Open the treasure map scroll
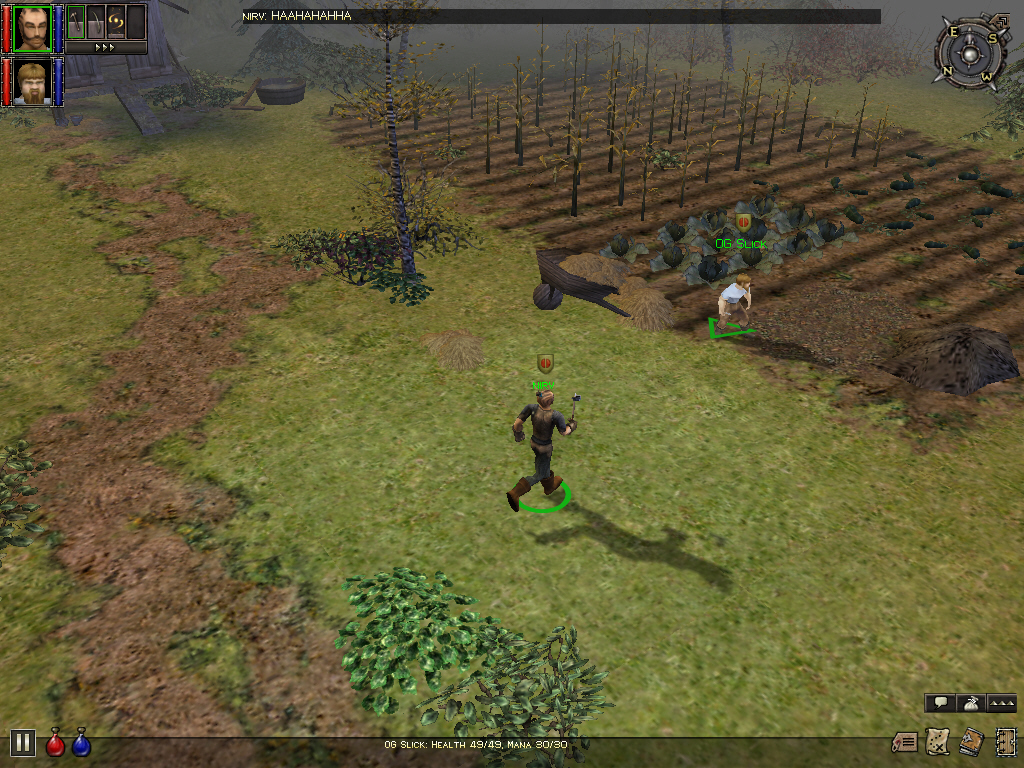Image resolution: width=1024 pixels, height=768 pixels. point(938,741)
